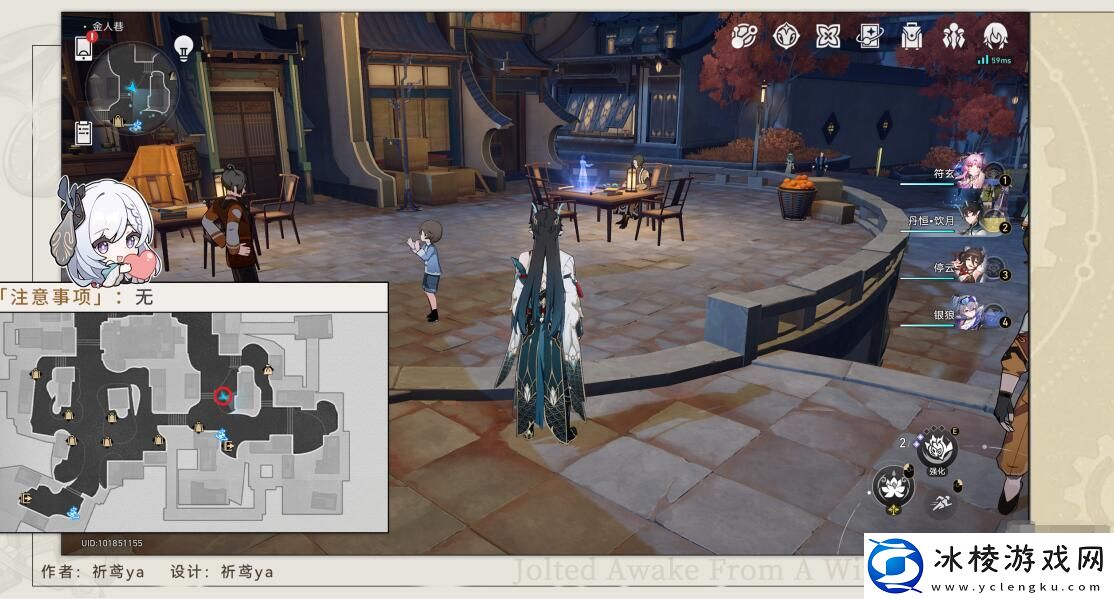
Task: Open the phone menu icon with alert
Action: [84, 46]
